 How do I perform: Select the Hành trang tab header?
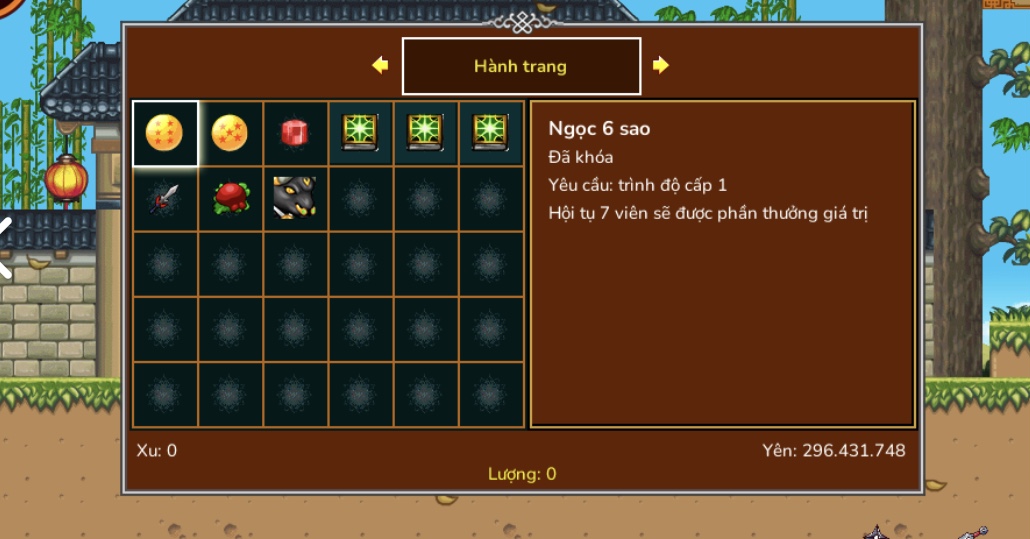(521, 66)
